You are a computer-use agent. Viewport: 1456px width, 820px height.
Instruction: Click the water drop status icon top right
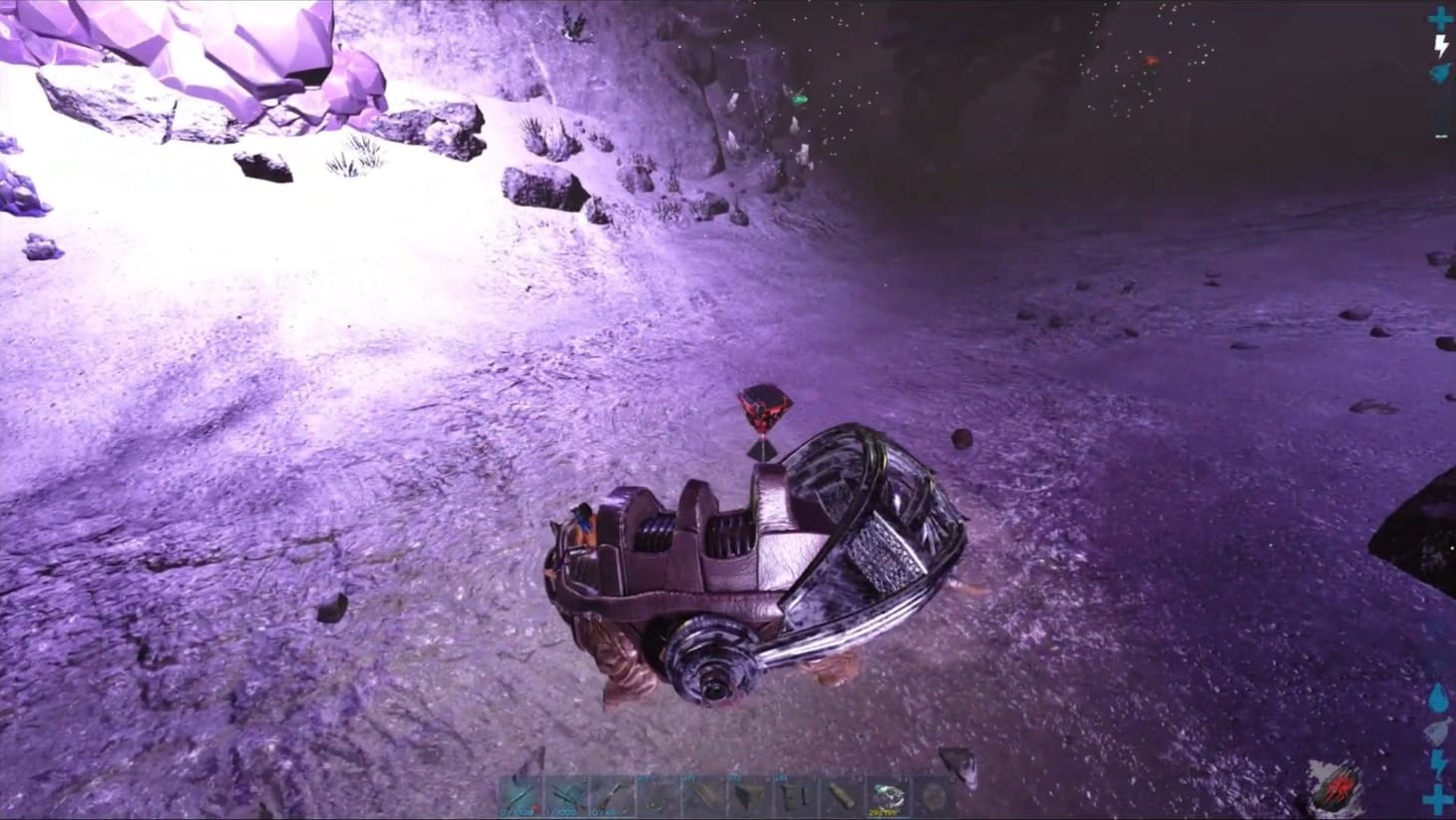click(1439, 73)
